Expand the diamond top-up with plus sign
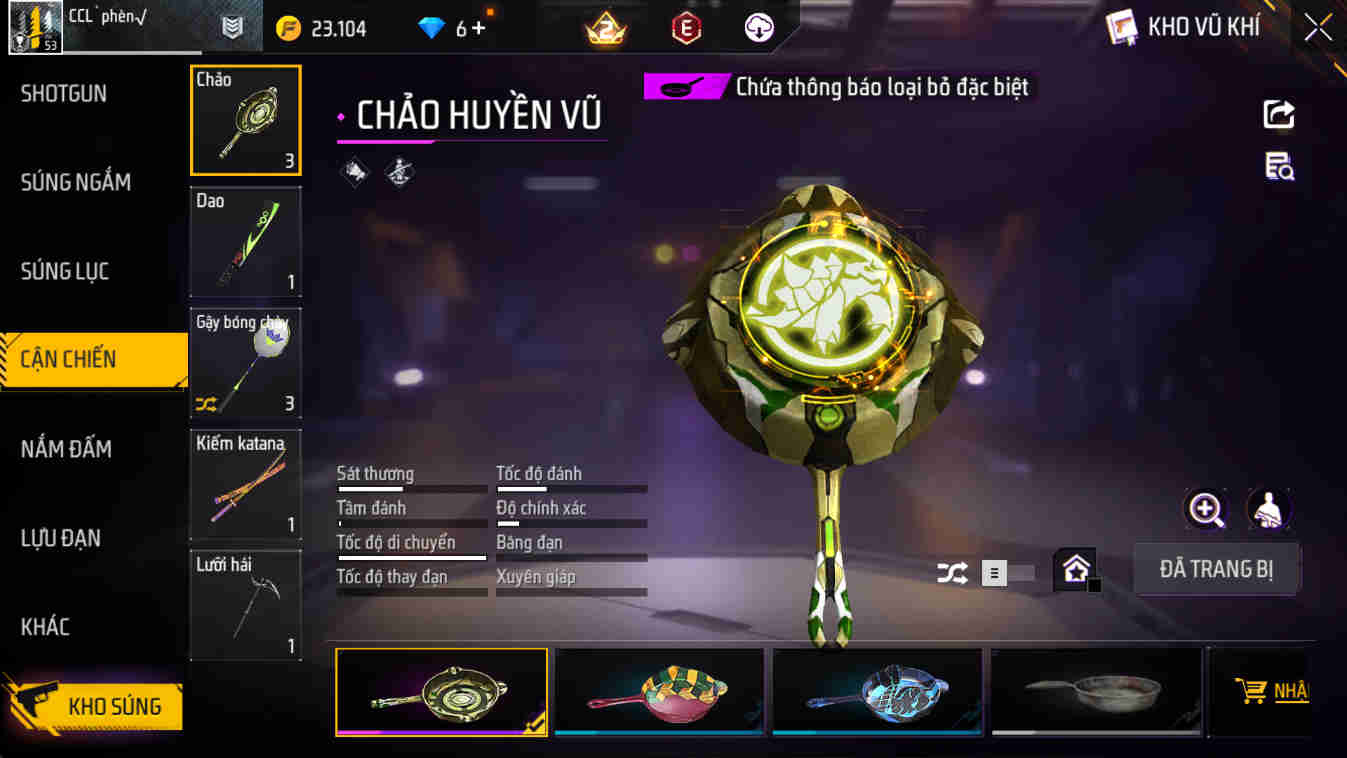The image size is (1347, 758). click(476, 27)
